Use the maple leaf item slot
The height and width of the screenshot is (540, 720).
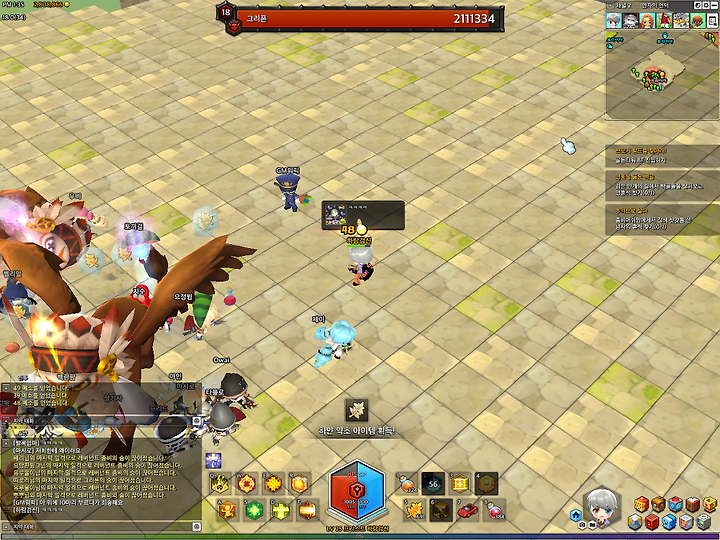(x=413, y=510)
